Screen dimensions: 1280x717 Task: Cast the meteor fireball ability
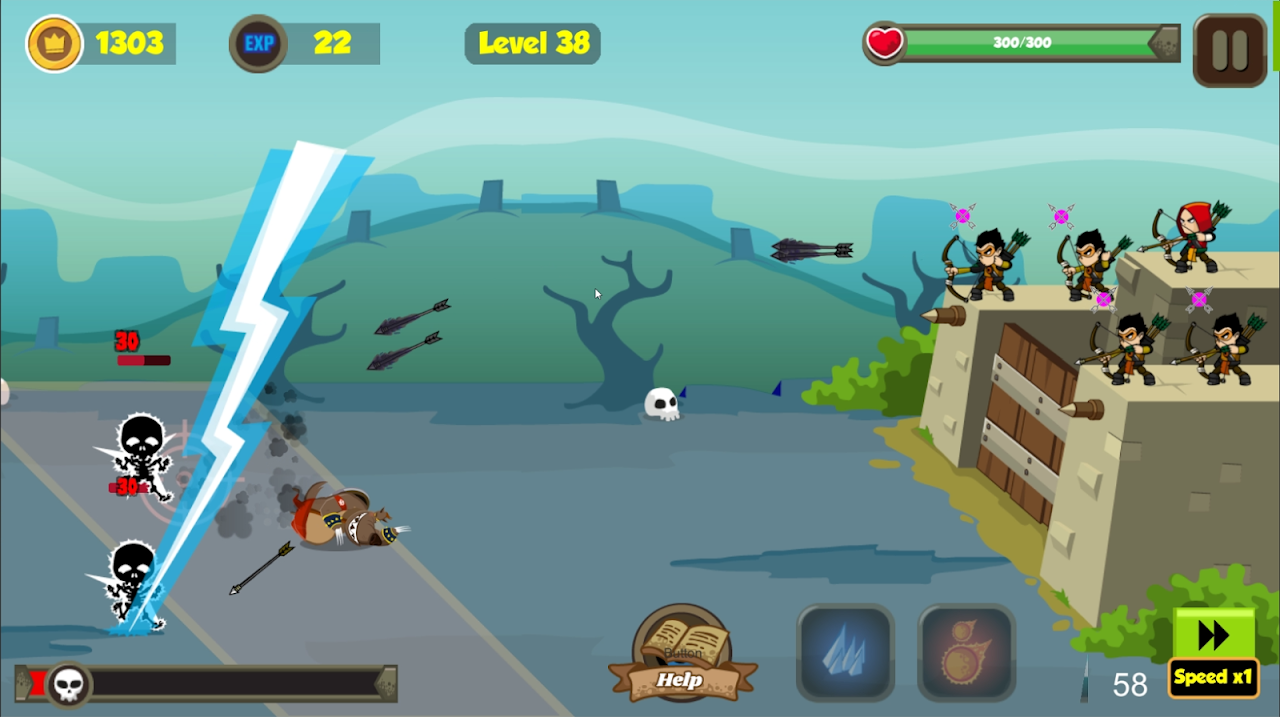tap(966, 653)
